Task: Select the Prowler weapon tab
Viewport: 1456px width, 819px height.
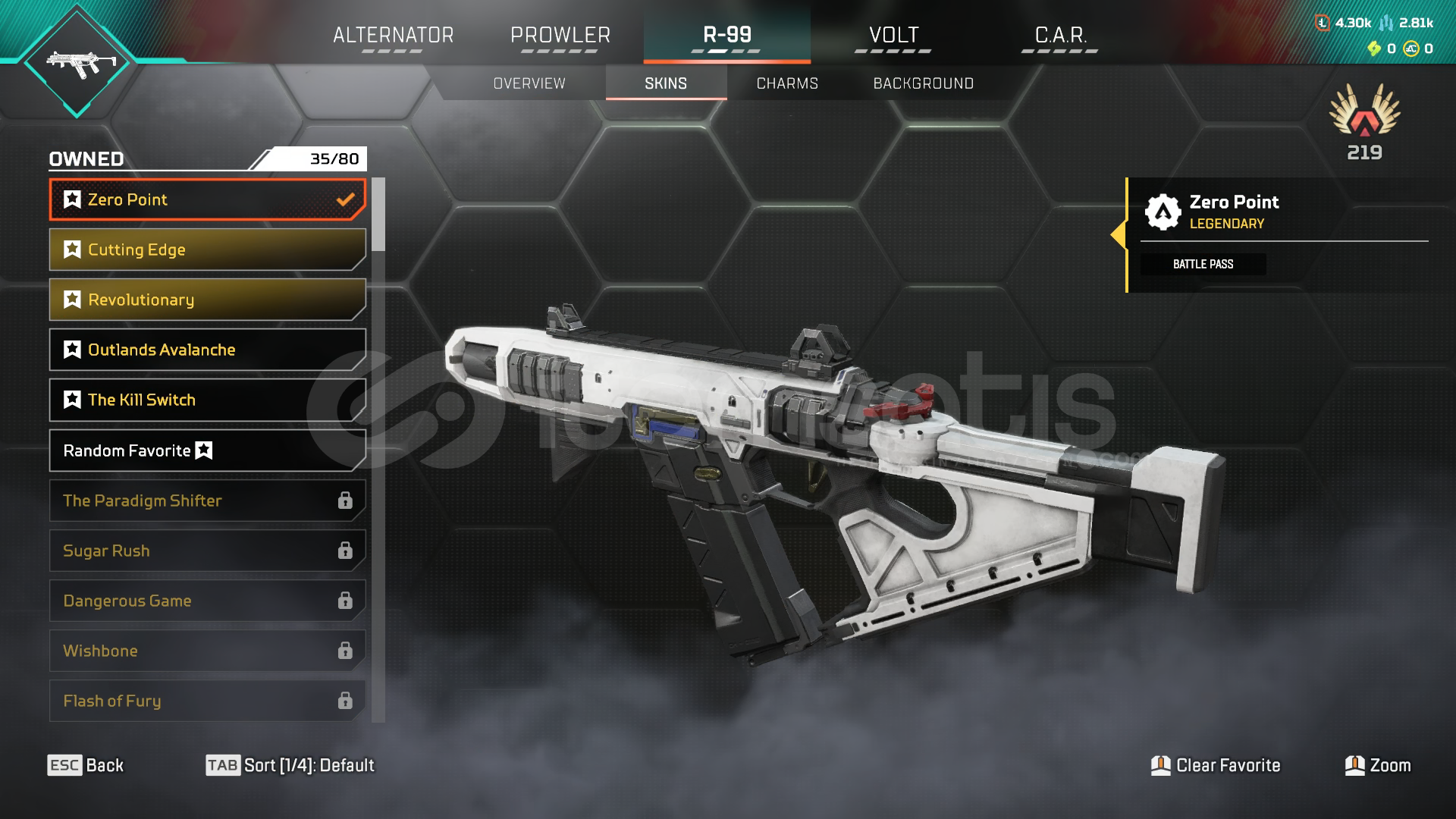Action: (560, 36)
